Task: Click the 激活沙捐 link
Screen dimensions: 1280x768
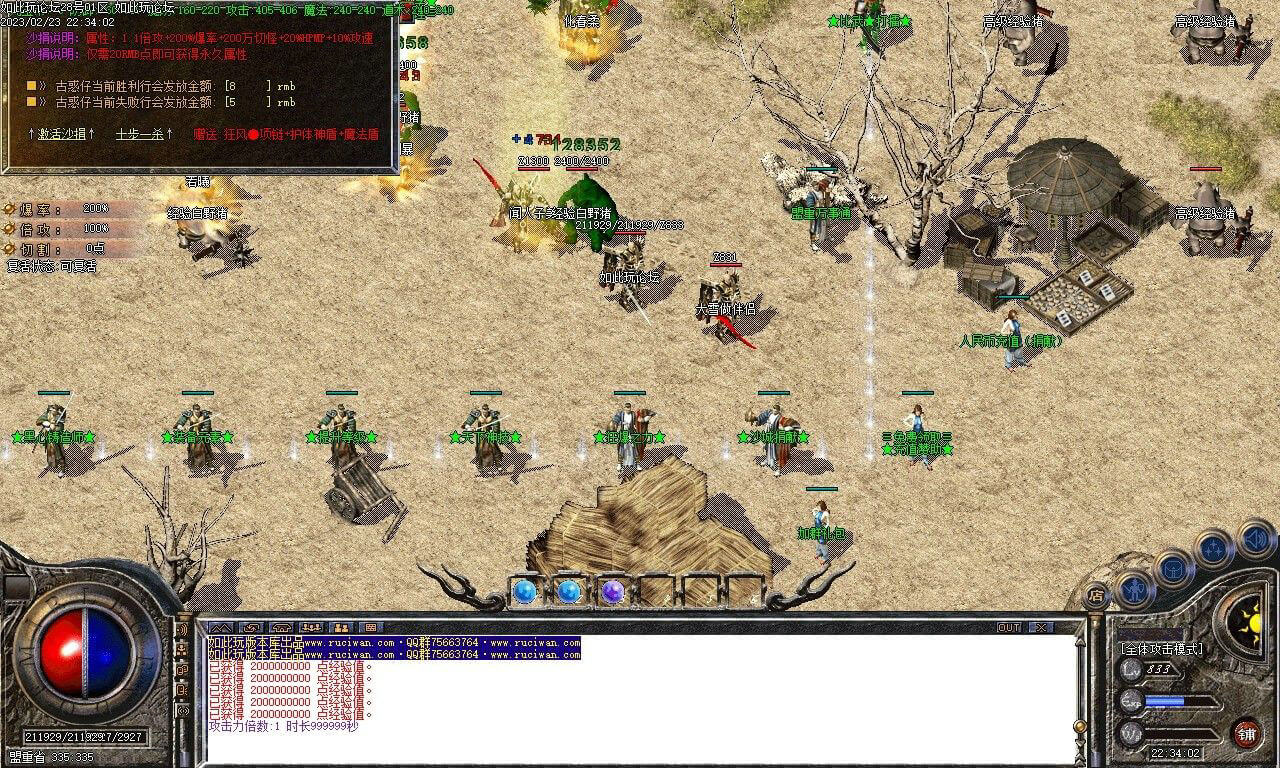Action: [61, 133]
